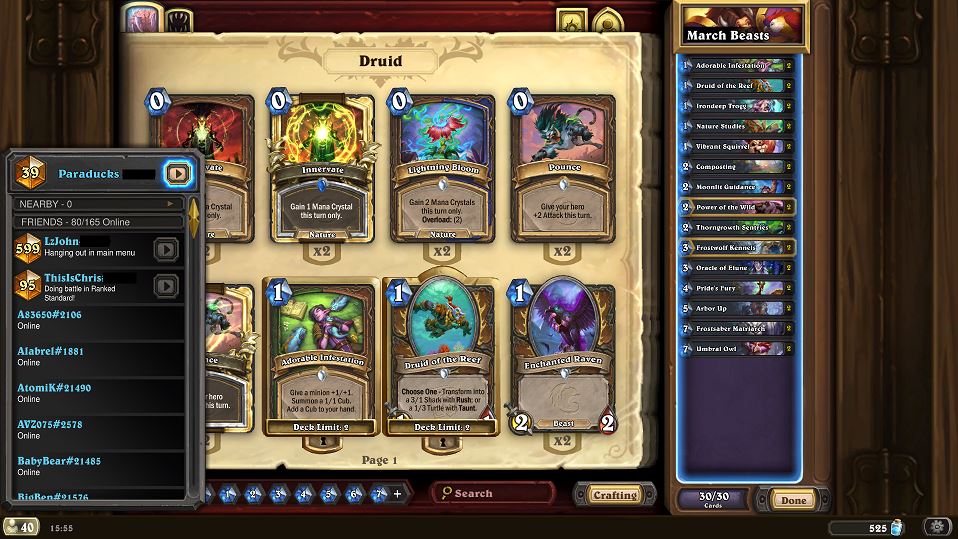This screenshot has height=539, width=958.
Task: Click the Done button to finish deck
Action: [793, 500]
